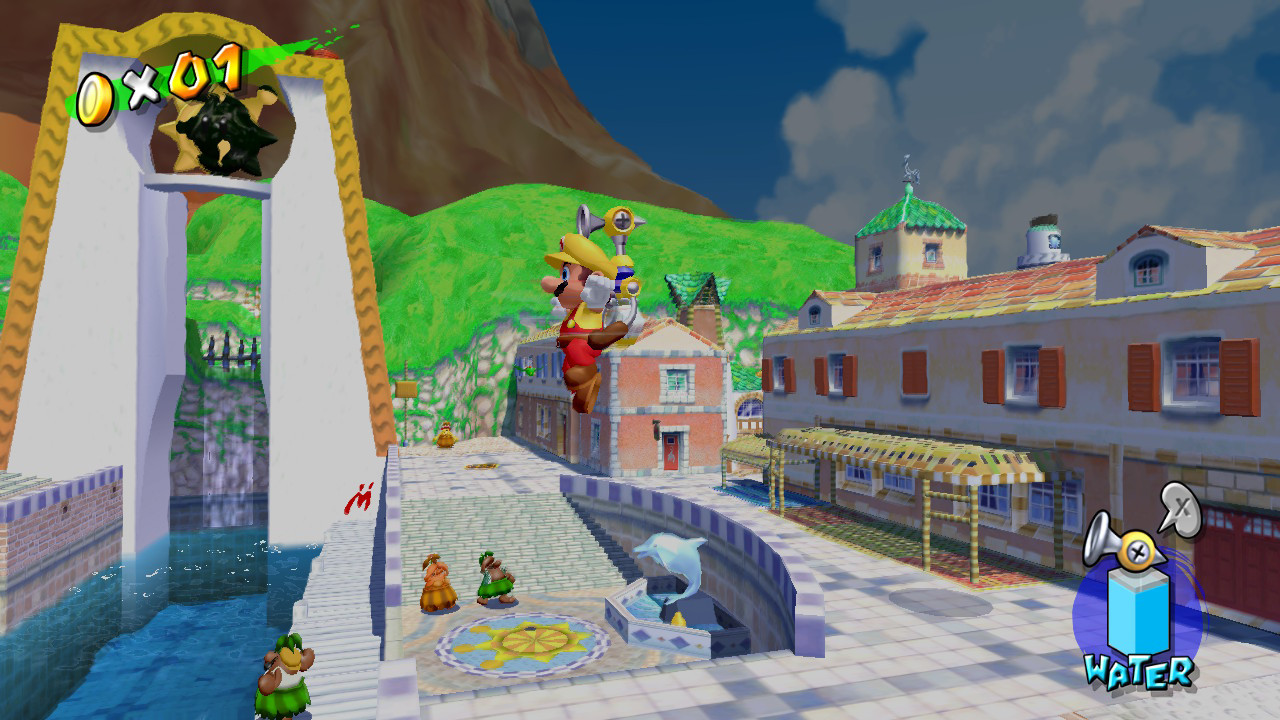Click the weathervane atop the green-domed tower
The width and height of the screenshot is (1280, 720).
[908, 172]
